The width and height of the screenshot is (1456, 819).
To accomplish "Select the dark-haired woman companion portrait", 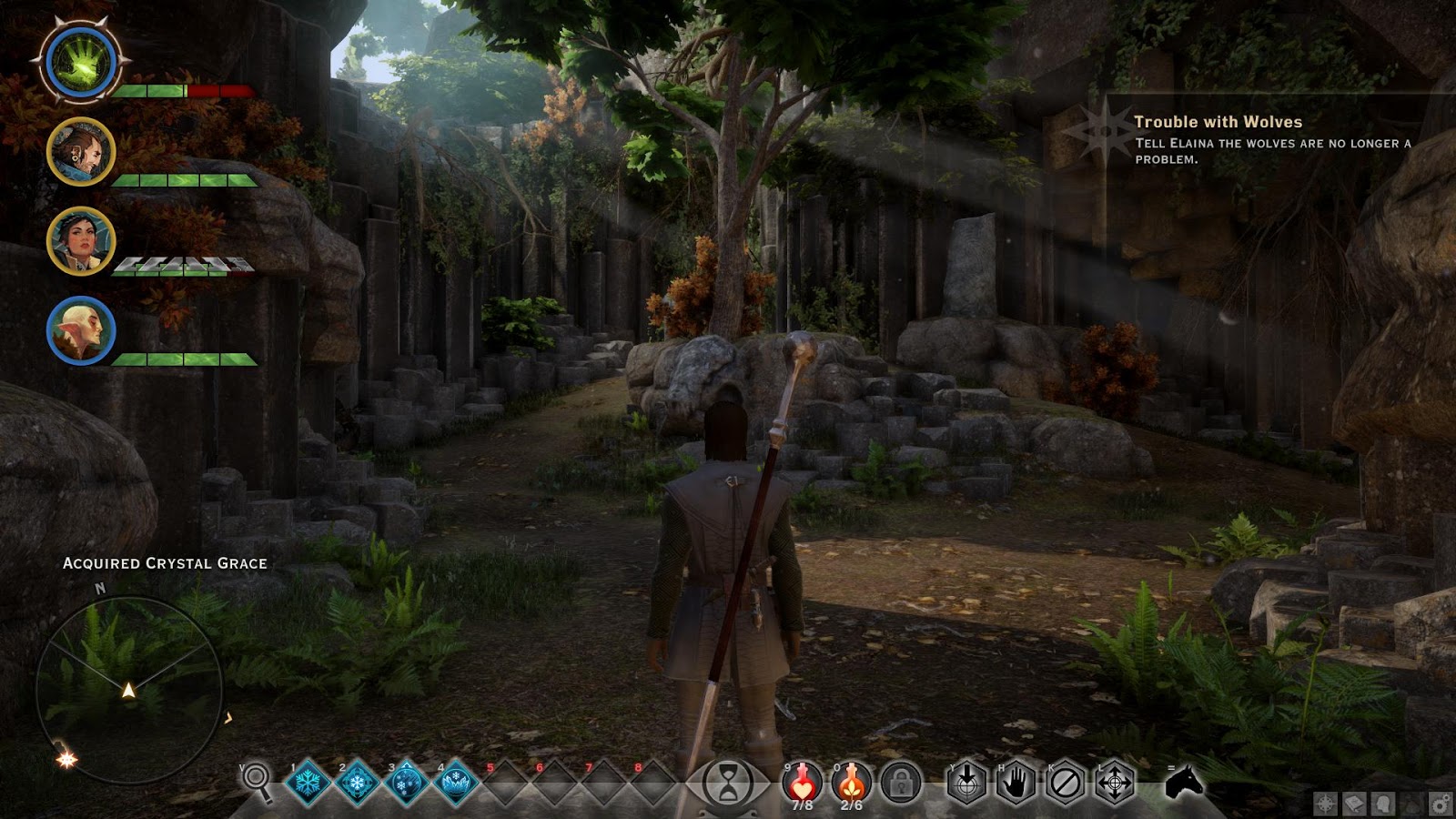I will [x=81, y=241].
